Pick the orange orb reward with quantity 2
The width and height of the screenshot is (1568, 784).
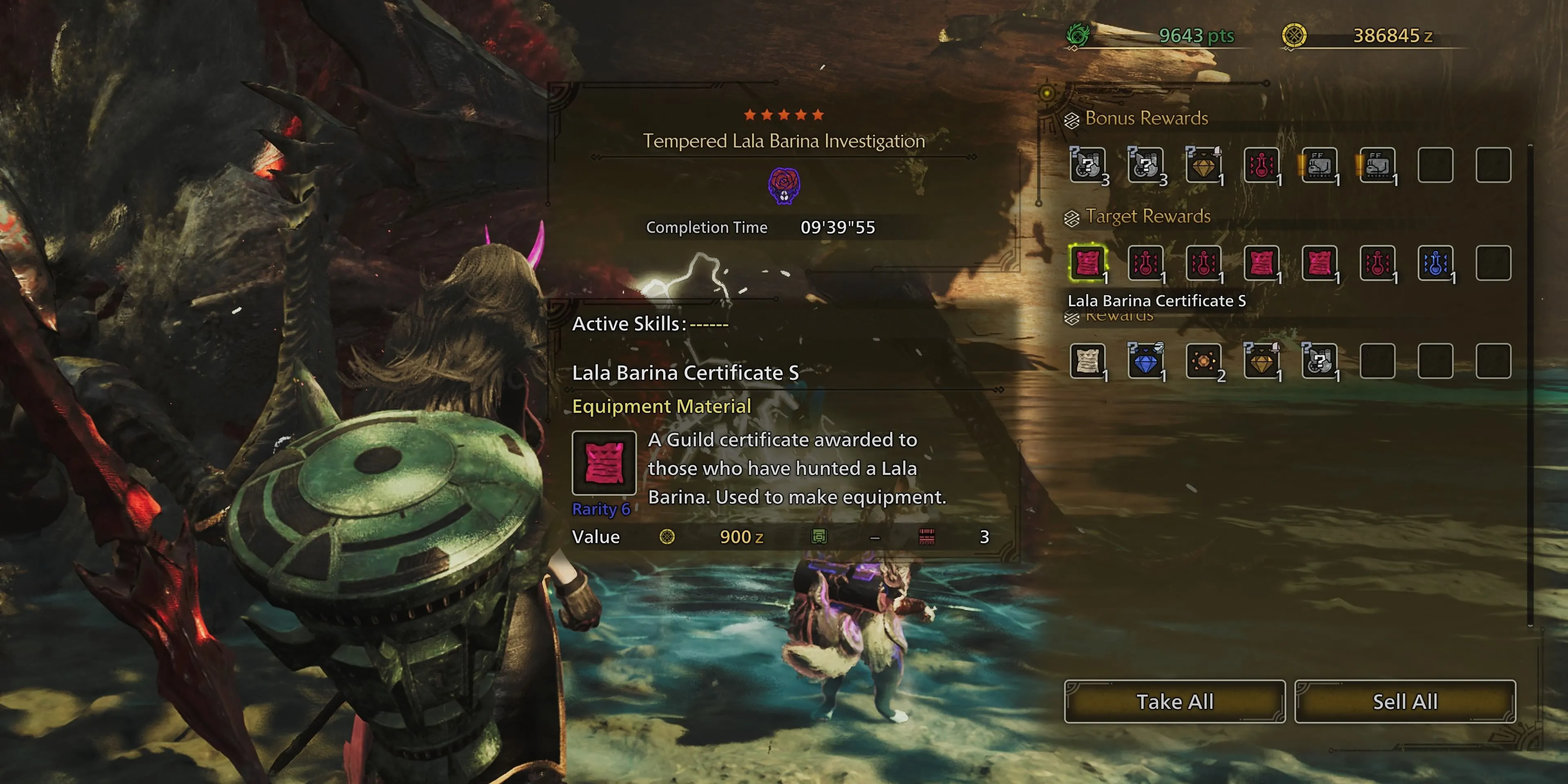[1203, 361]
